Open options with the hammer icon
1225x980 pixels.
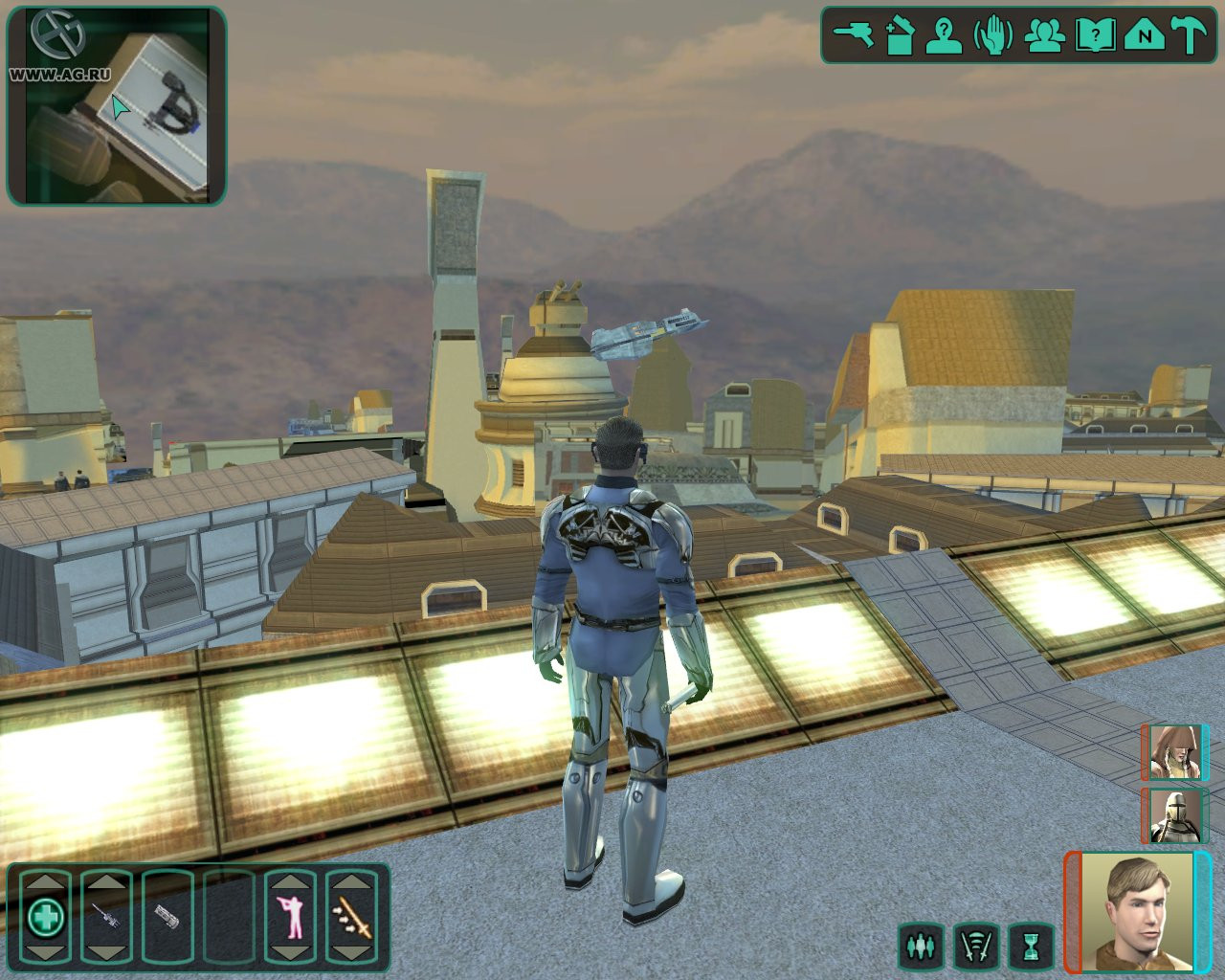pyautogui.click(x=1191, y=36)
